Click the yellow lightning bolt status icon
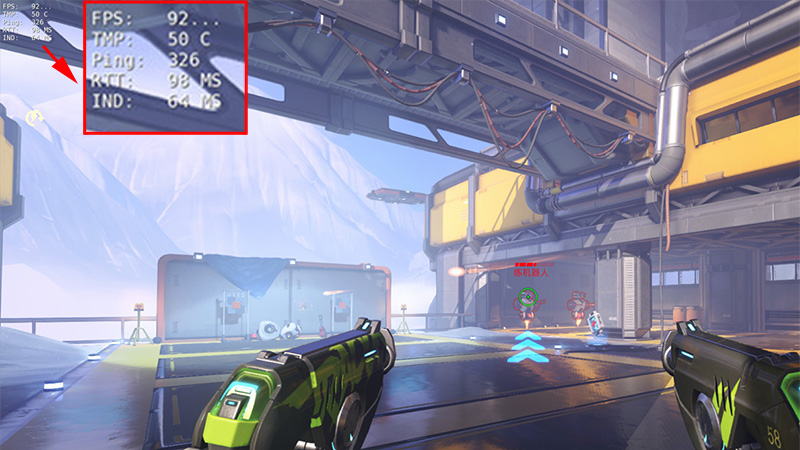Viewport: 800px width, 450px height. [35, 118]
